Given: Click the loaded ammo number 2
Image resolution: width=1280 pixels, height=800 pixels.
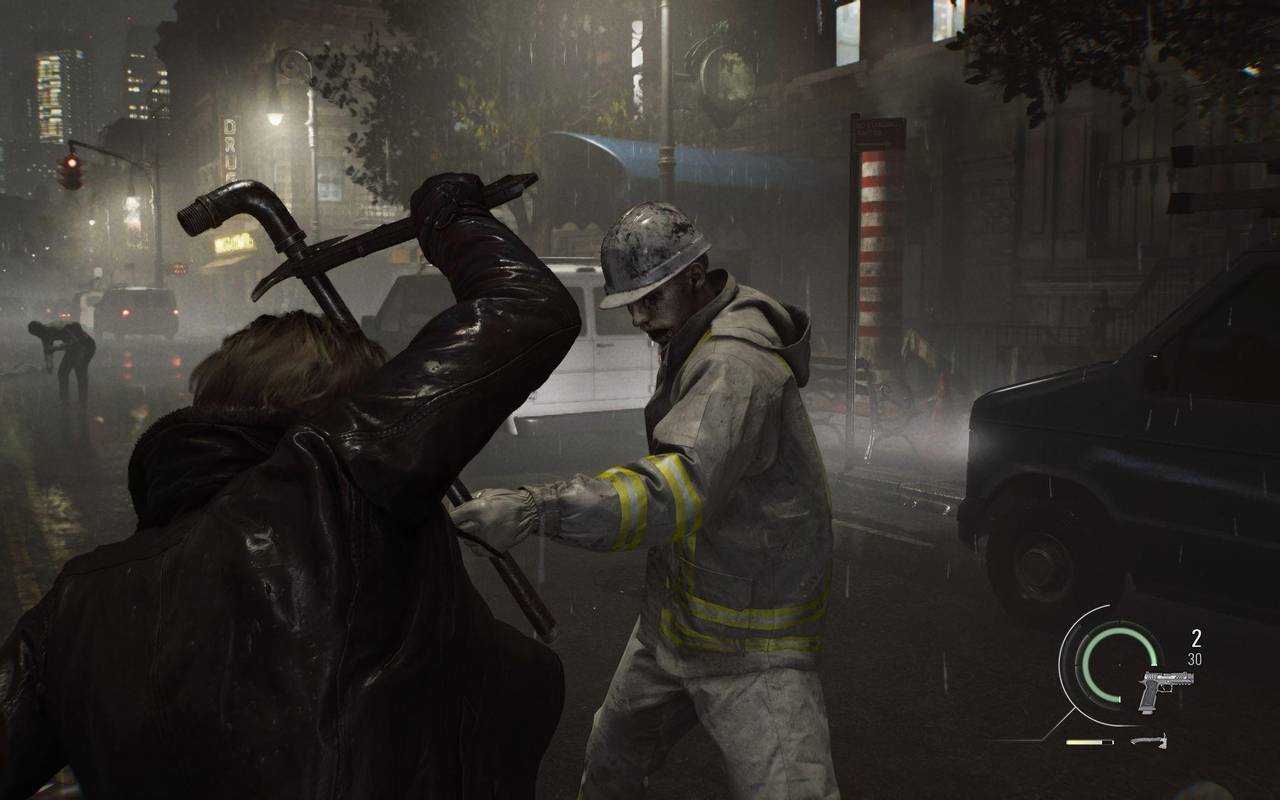Looking at the screenshot, I should pyautogui.click(x=1196, y=637).
